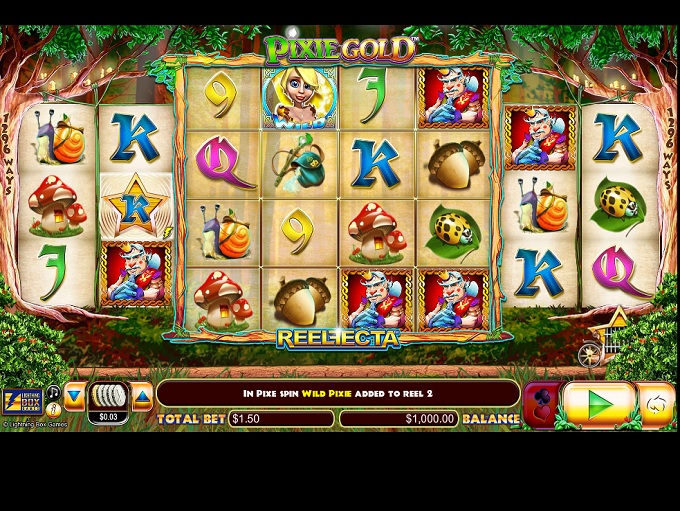Viewport: 680px width, 511px height.
Task: Toggle sound with the music note icon
Action: [x=53, y=392]
